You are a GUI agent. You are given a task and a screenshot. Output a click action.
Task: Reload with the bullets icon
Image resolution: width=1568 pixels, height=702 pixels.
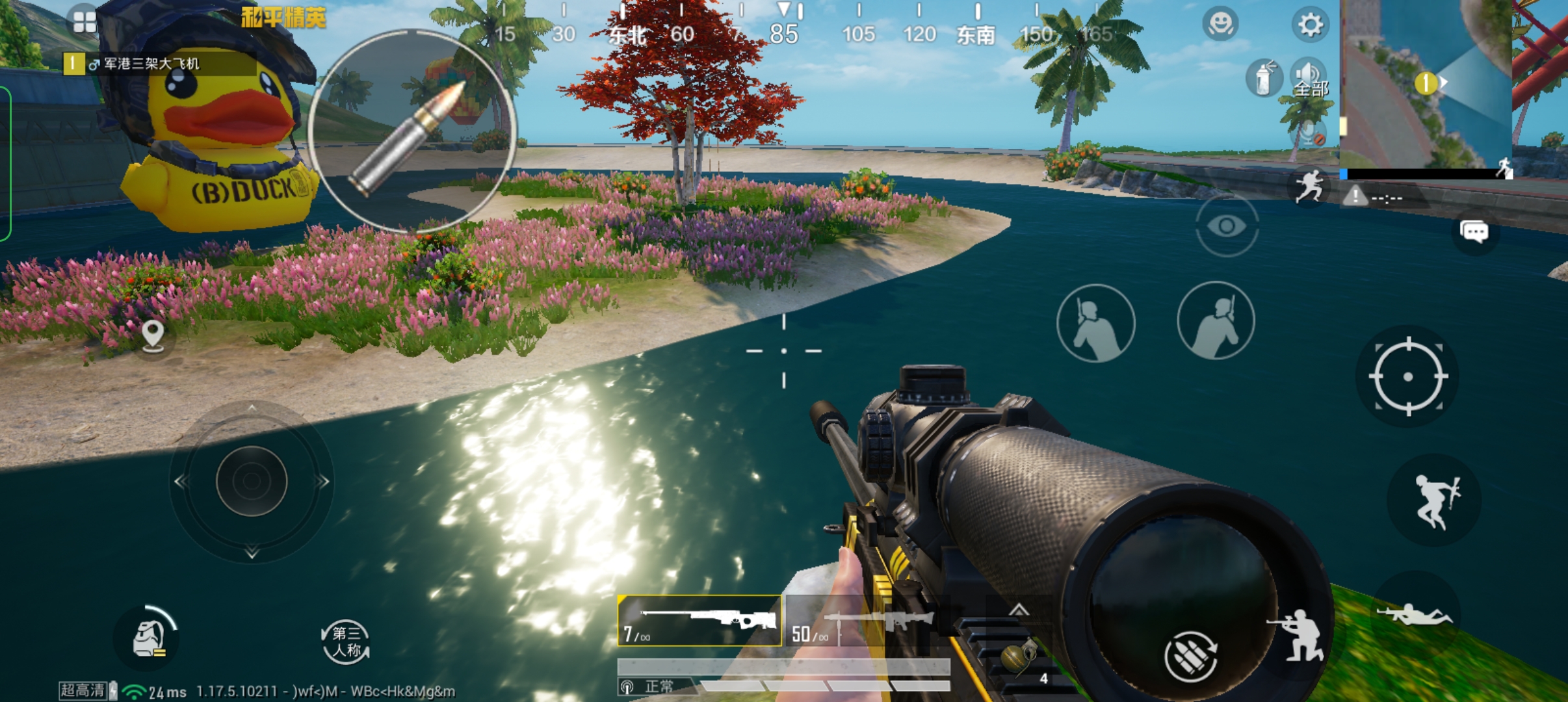(x=1190, y=657)
